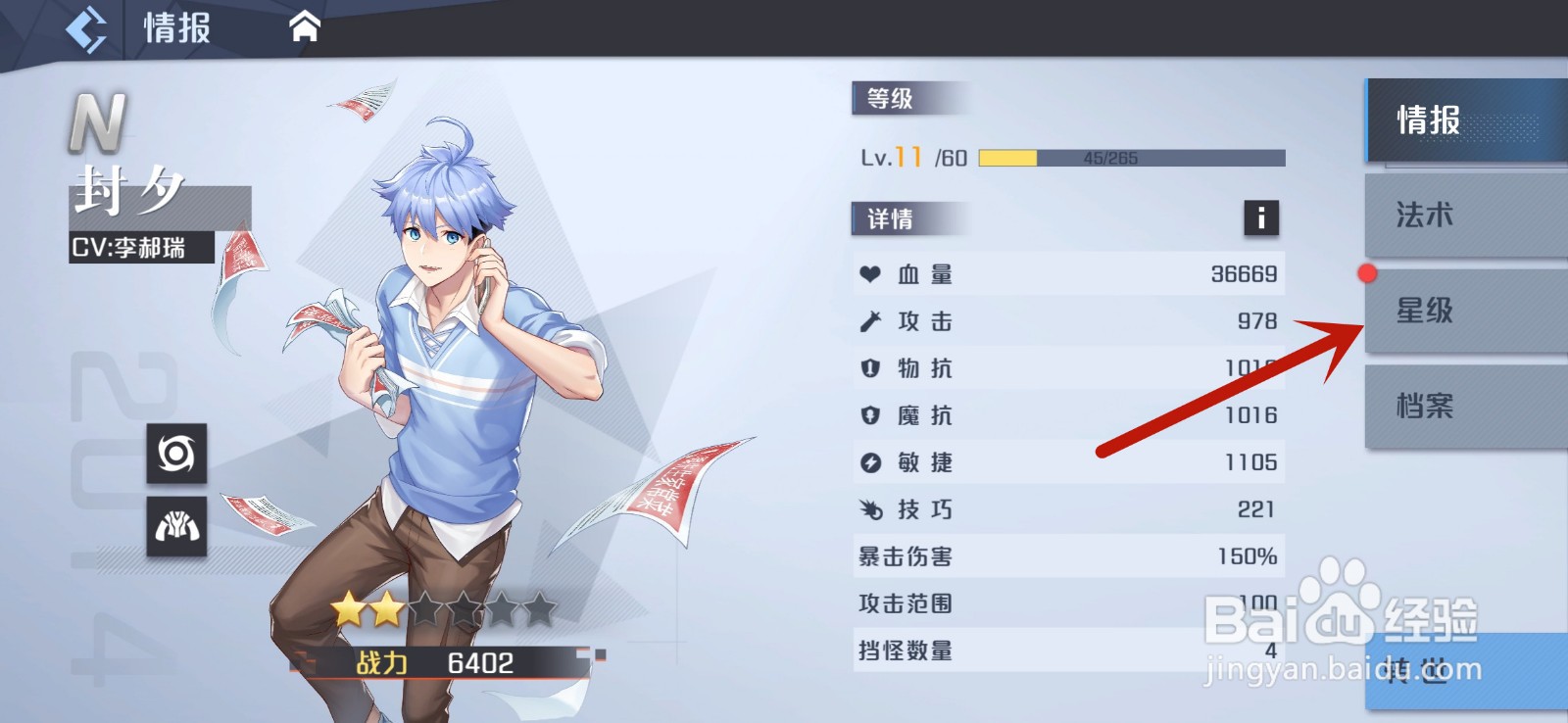Click the heart icon next to 血量
The width and height of the screenshot is (1568, 723).
click(x=870, y=275)
